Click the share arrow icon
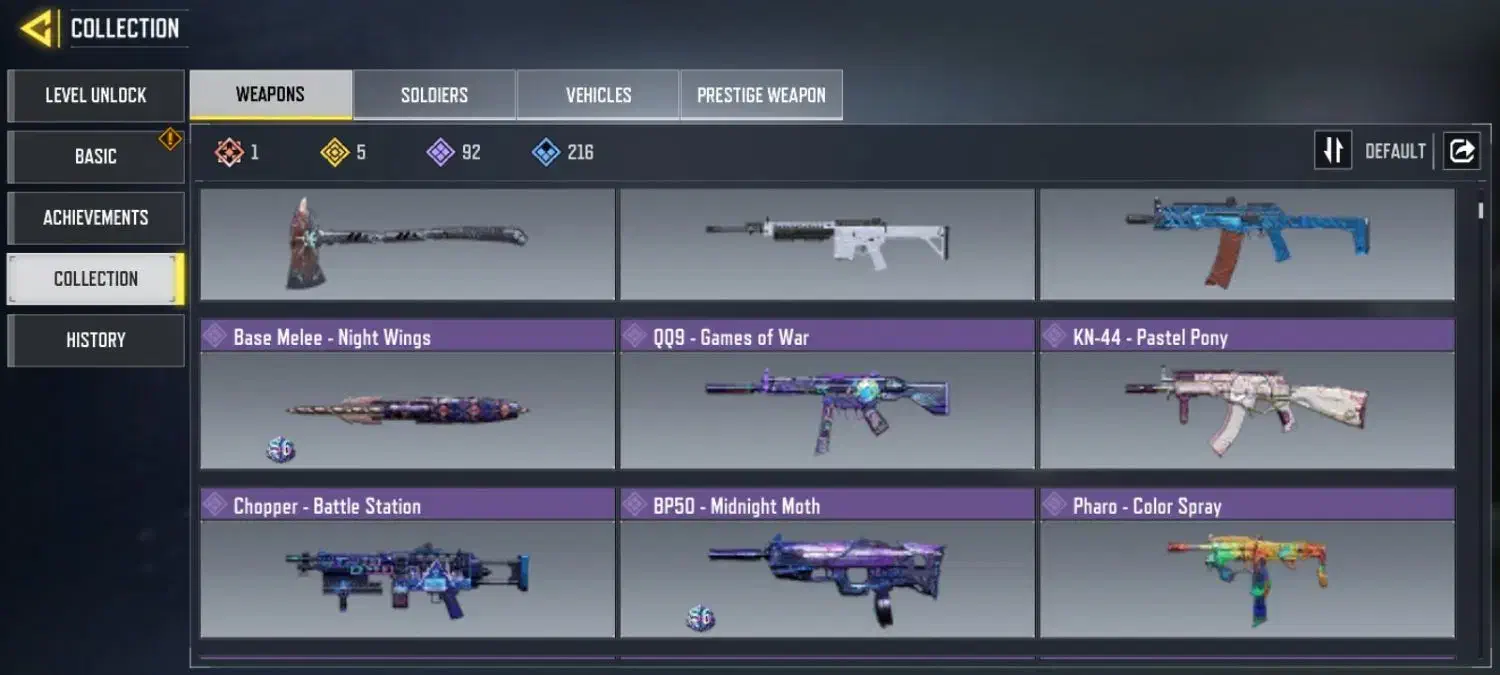This screenshot has height=675, width=1500. coord(1461,151)
